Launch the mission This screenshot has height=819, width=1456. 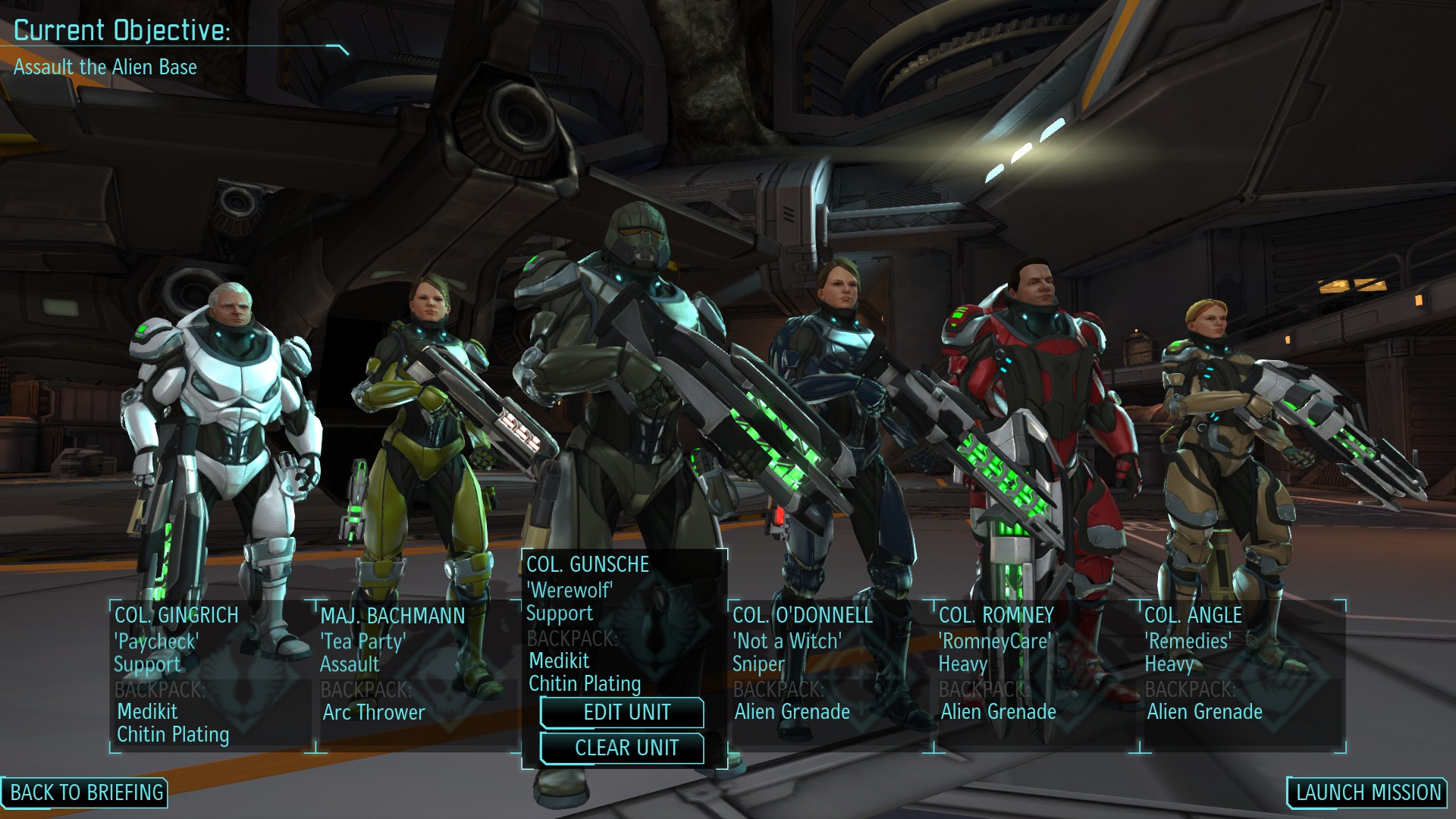(1368, 792)
